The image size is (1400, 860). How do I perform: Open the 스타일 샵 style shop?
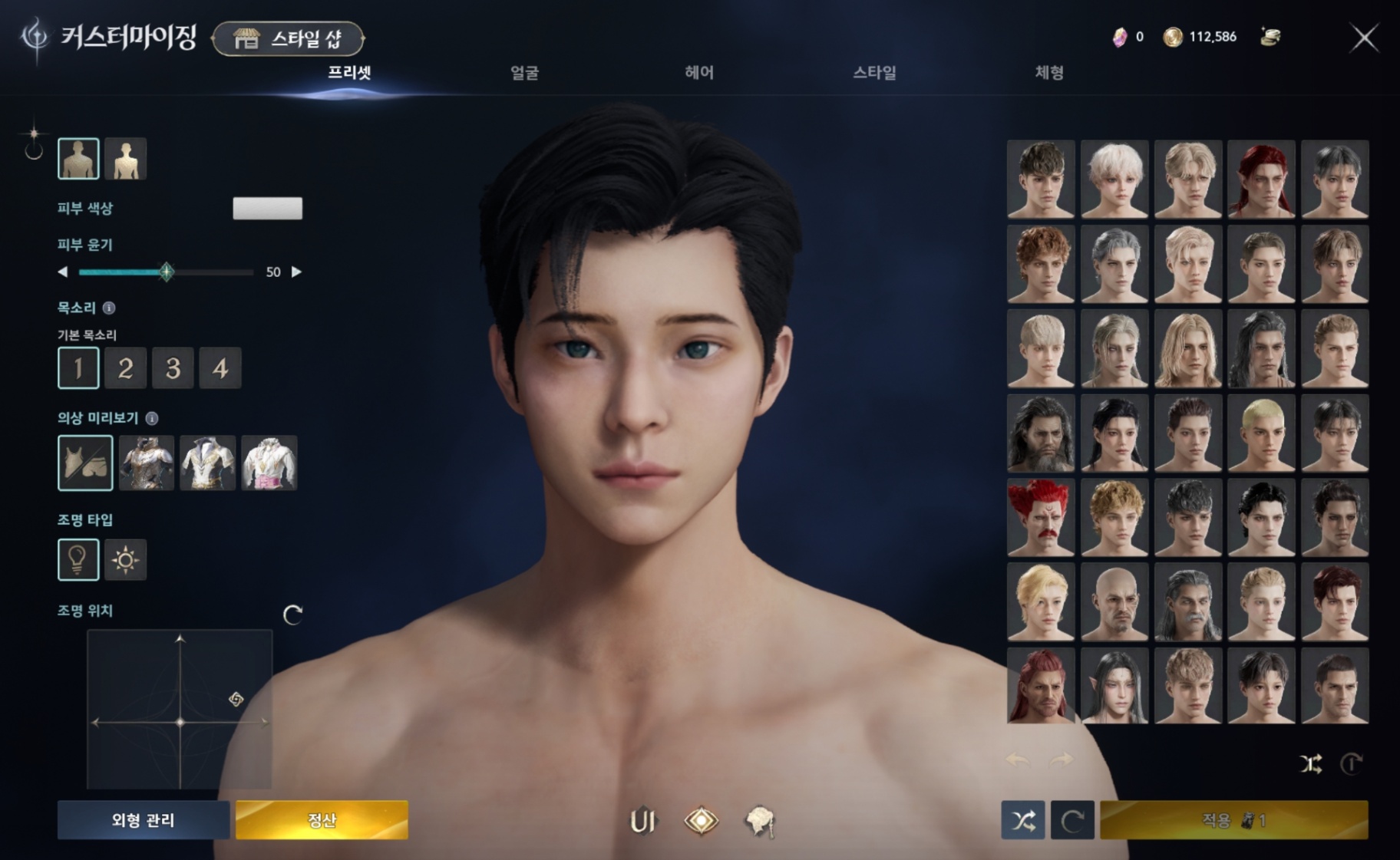[x=288, y=38]
